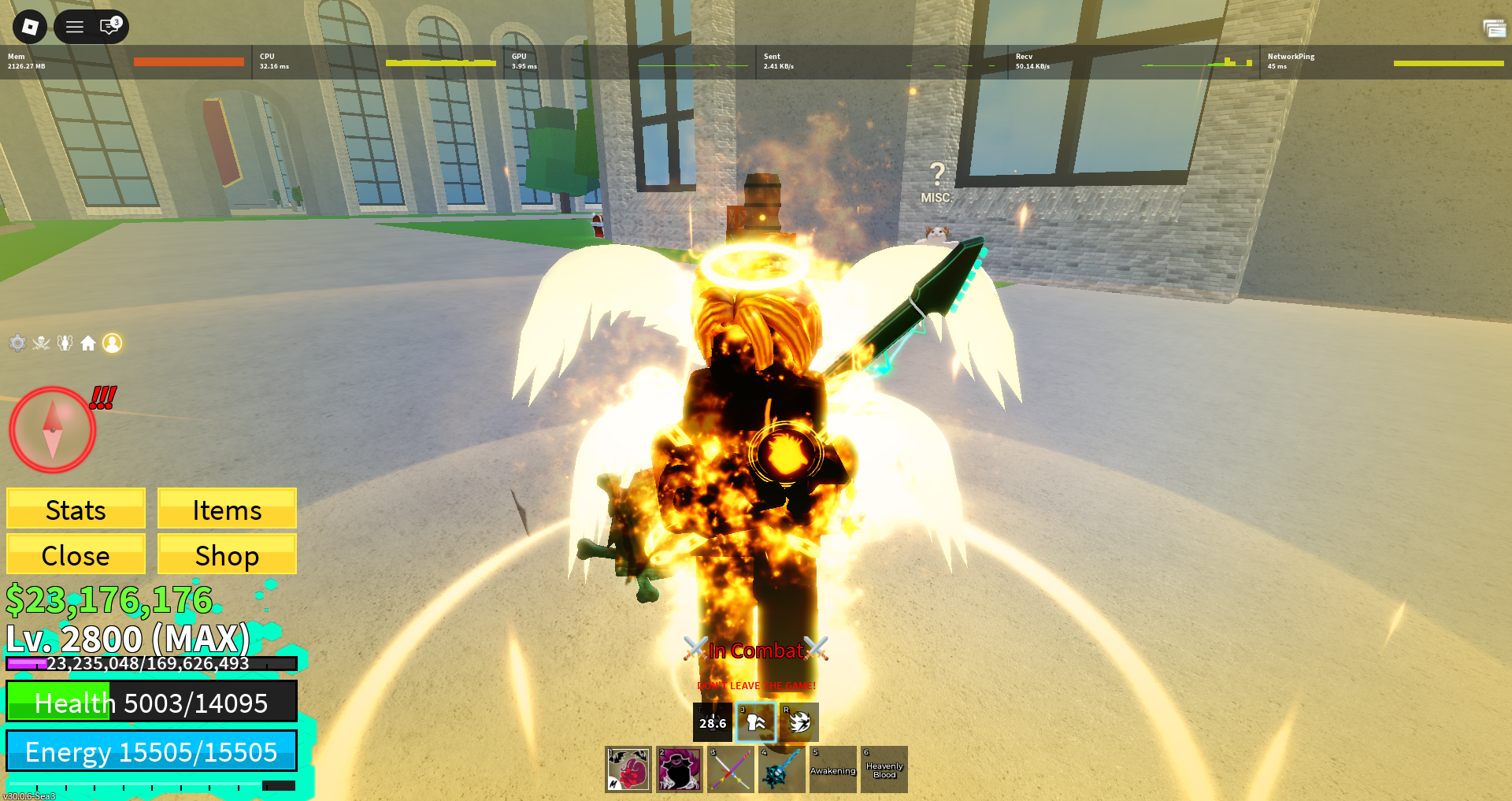The height and width of the screenshot is (801, 1512).
Task: Click the skull and crossed swords icon
Action: (41, 343)
